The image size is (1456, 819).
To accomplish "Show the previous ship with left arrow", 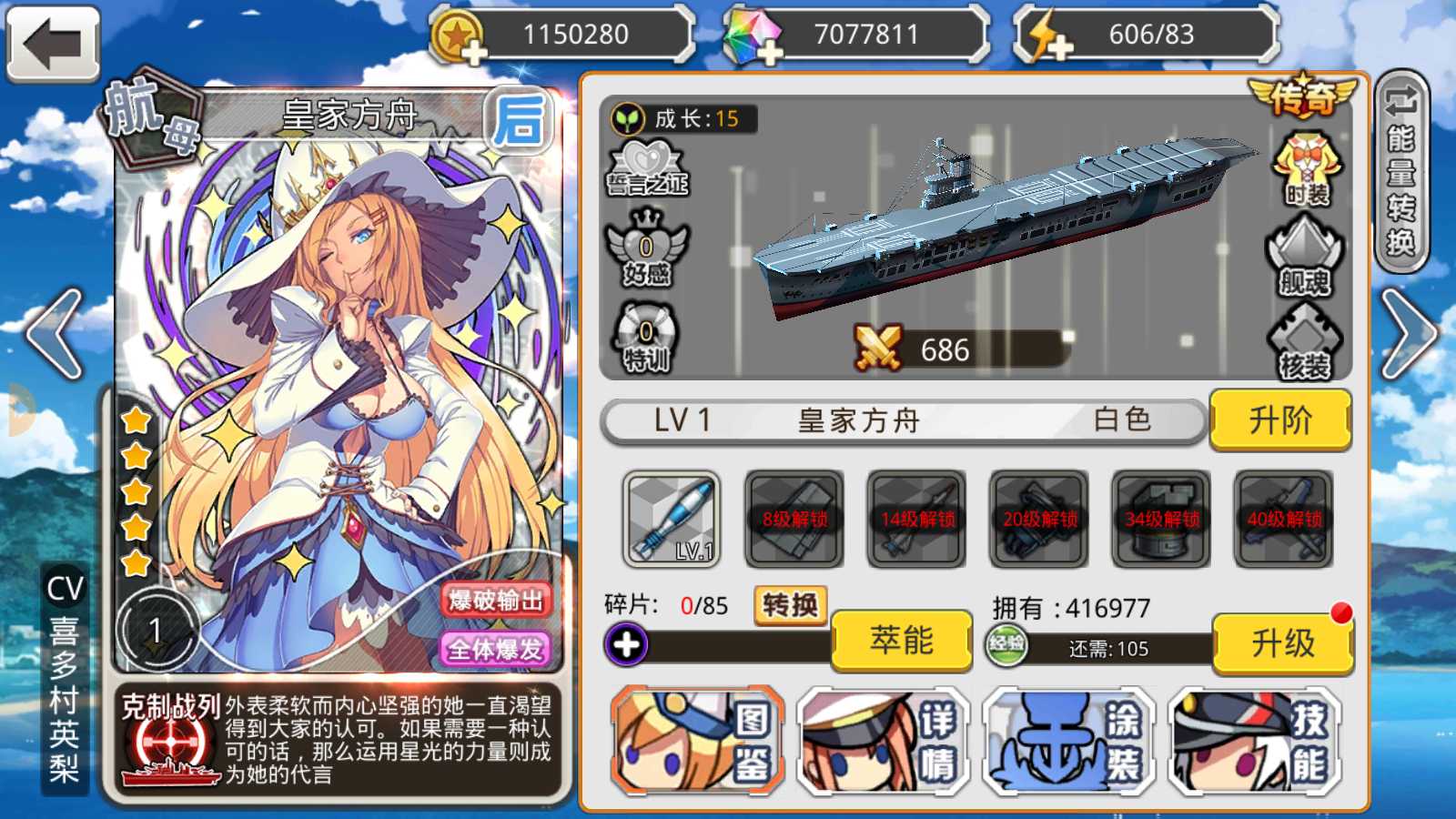I will coord(56,334).
